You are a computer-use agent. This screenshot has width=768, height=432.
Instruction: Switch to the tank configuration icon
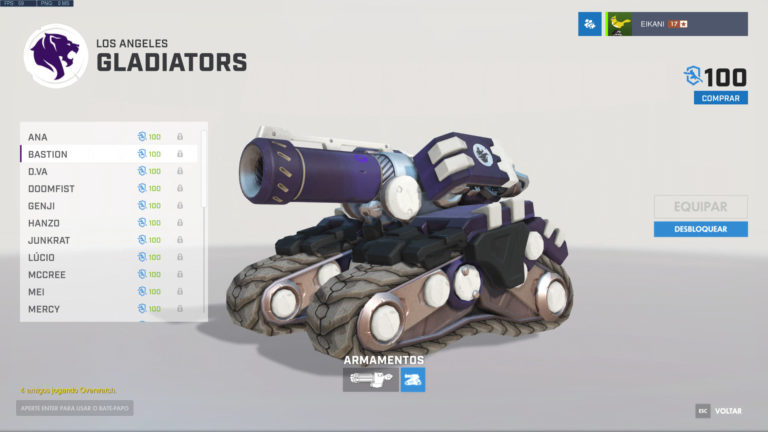pyautogui.click(x=413, y=379)
